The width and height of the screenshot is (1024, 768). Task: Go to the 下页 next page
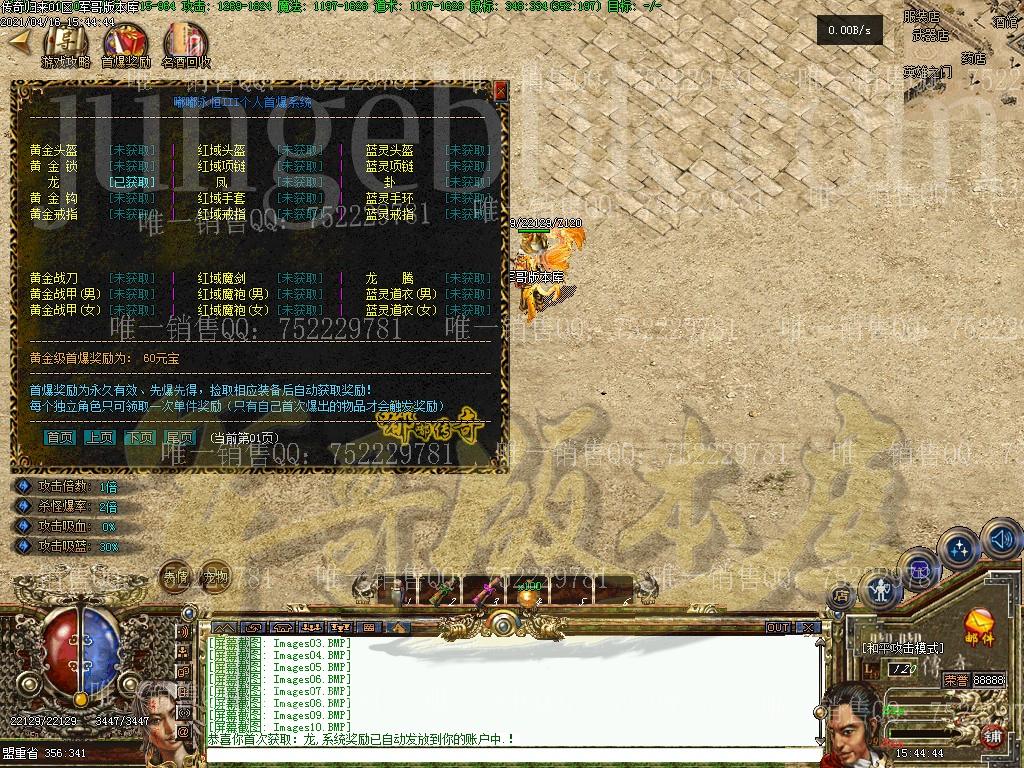139,438
